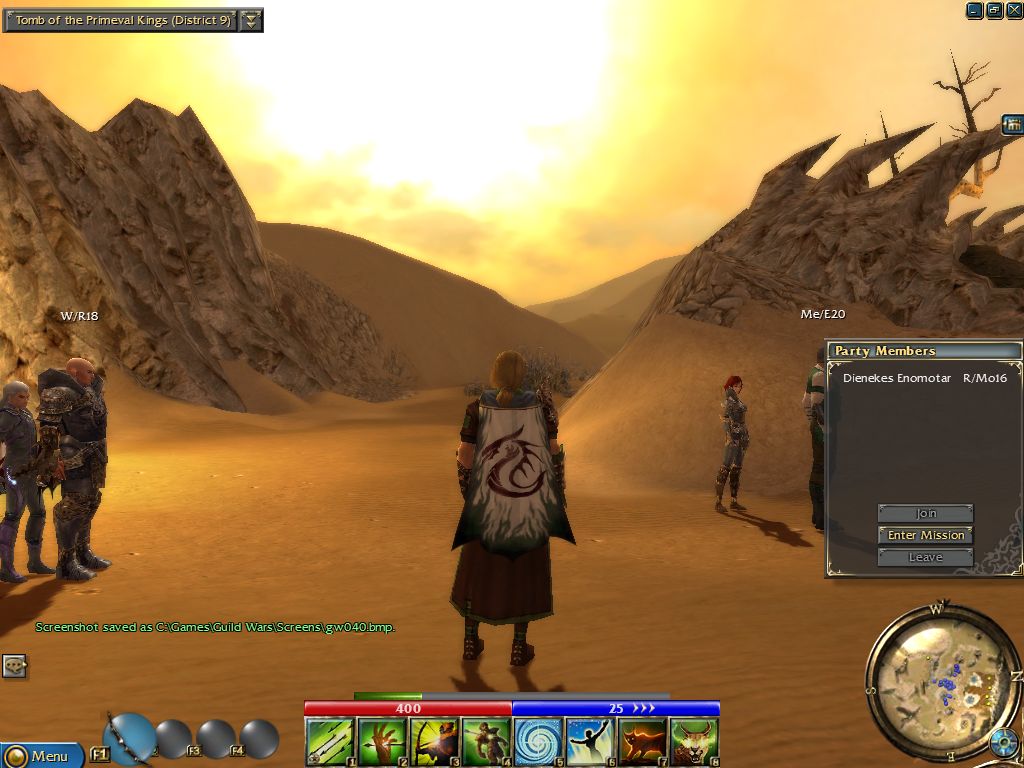Open the Tomb of the Primeval Kings district dropdown
This screenshot has height=768, width=1024.
pos(251,20)
